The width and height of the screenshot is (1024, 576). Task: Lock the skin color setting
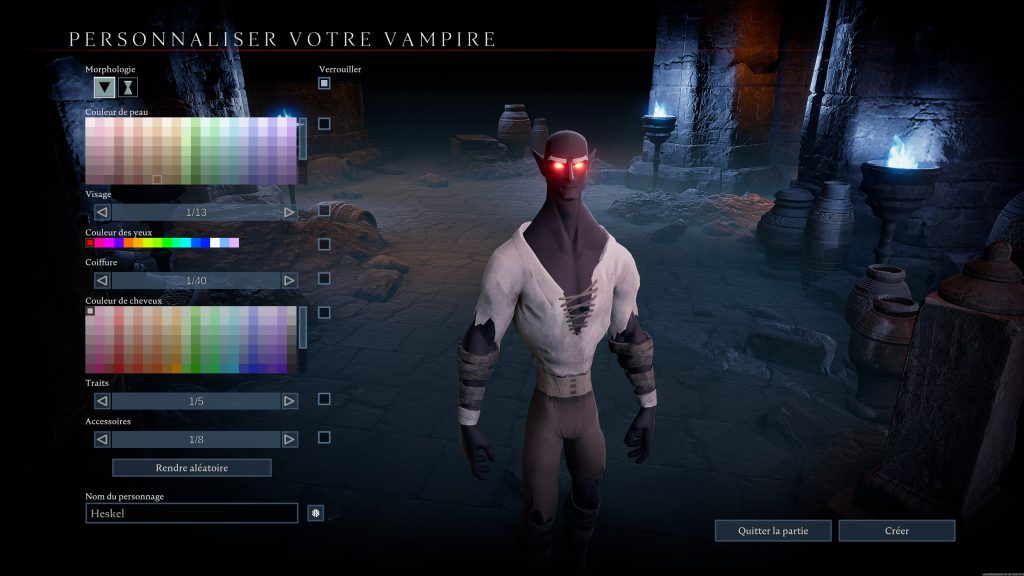324,124
